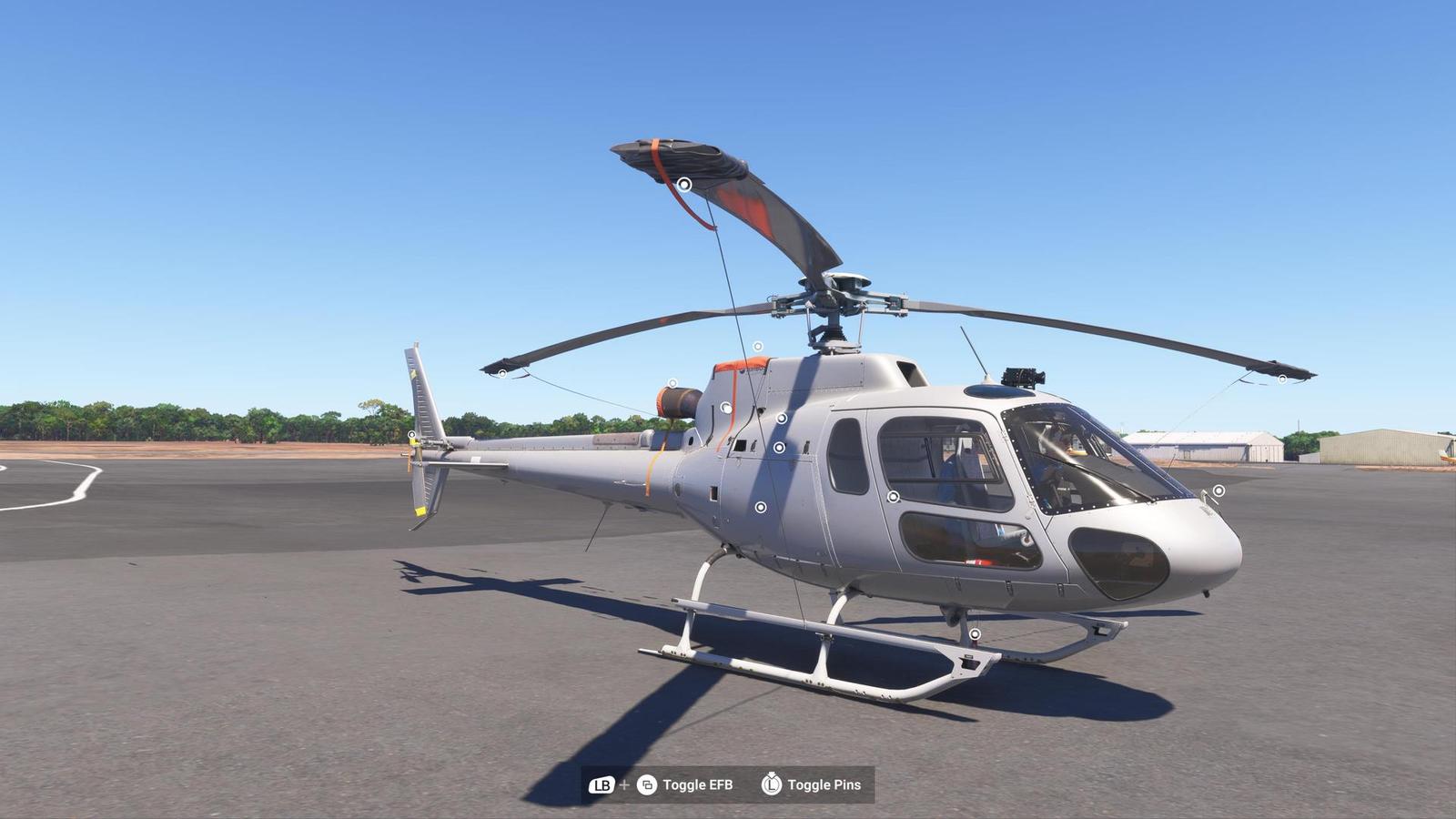The width and height of the screenshot is (1456, 819).
Task: Click the upper pin beside the cargo door
Action: point(781,417)
